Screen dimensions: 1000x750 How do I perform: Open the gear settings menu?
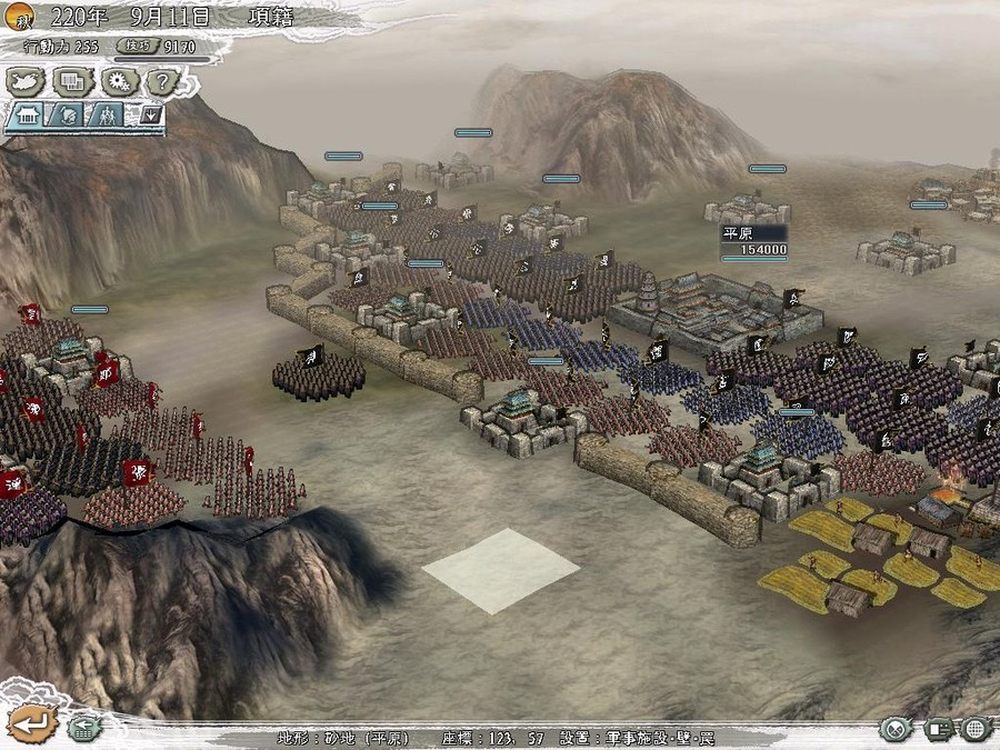click(x=119, y=81)
